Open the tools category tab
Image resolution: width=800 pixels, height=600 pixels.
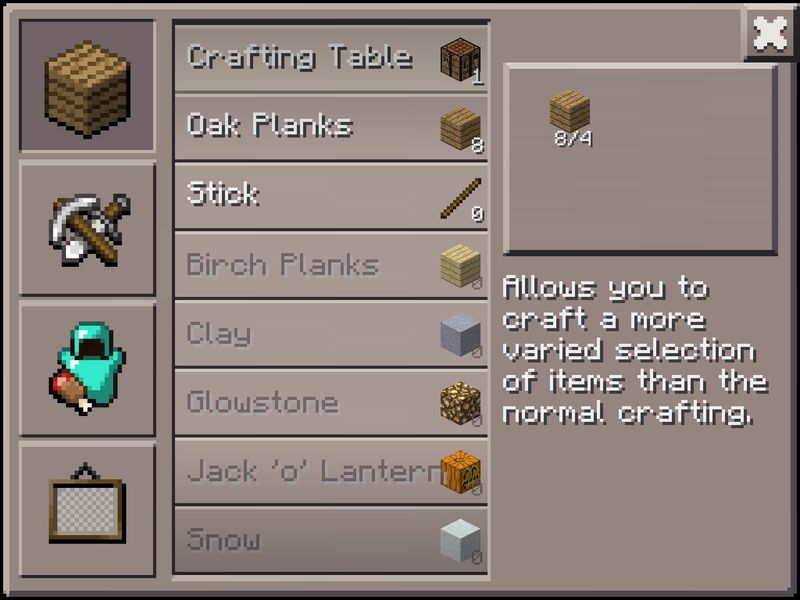click(88, 228)
